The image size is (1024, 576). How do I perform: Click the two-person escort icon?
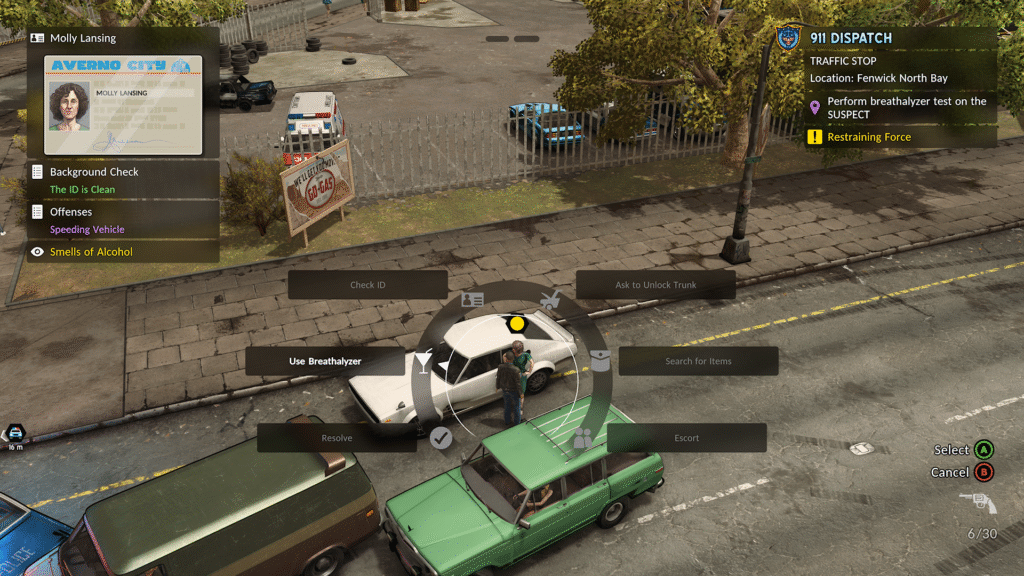[x=582, y=437]
